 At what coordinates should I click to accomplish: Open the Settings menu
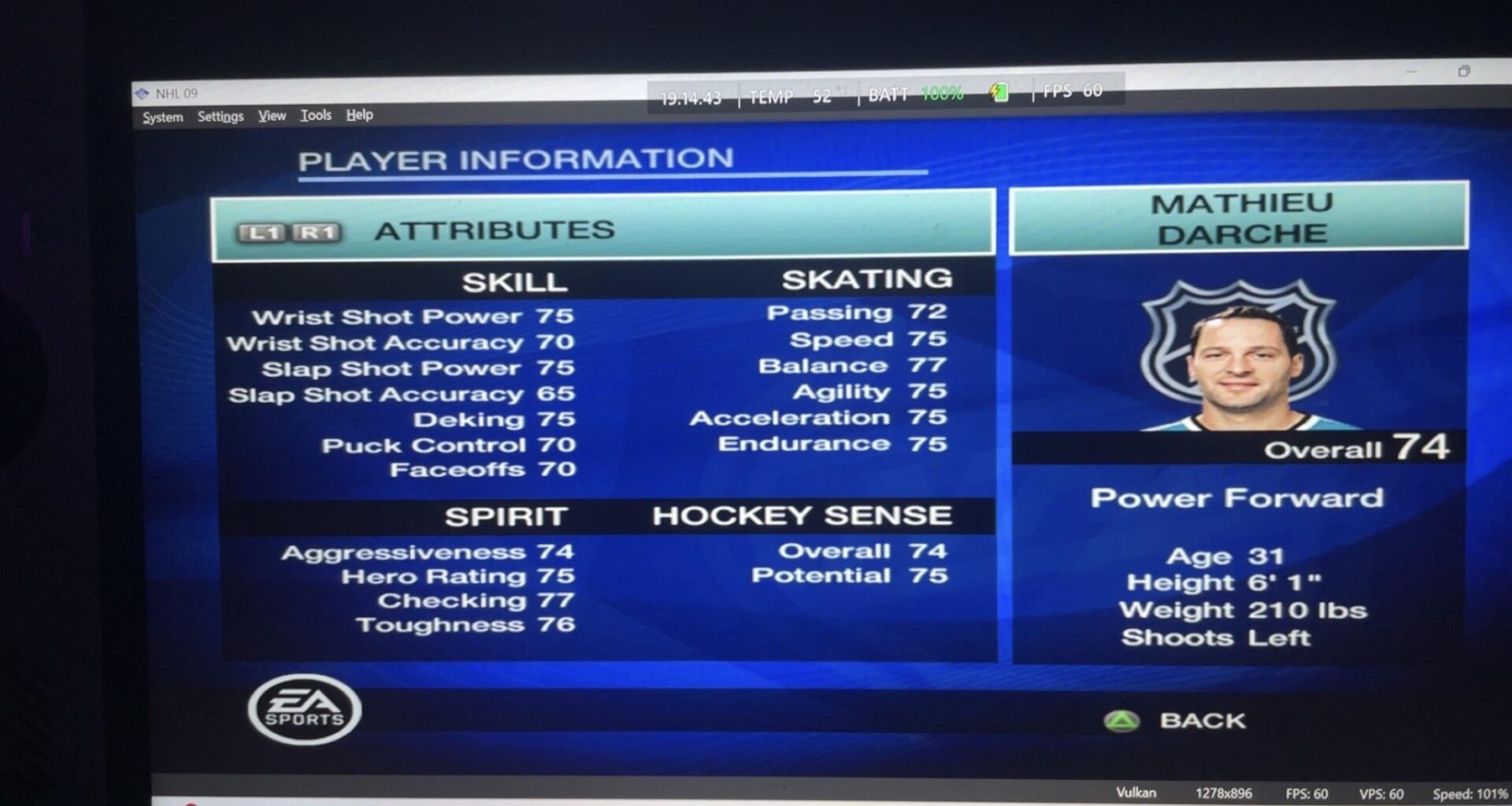[220, 116]
